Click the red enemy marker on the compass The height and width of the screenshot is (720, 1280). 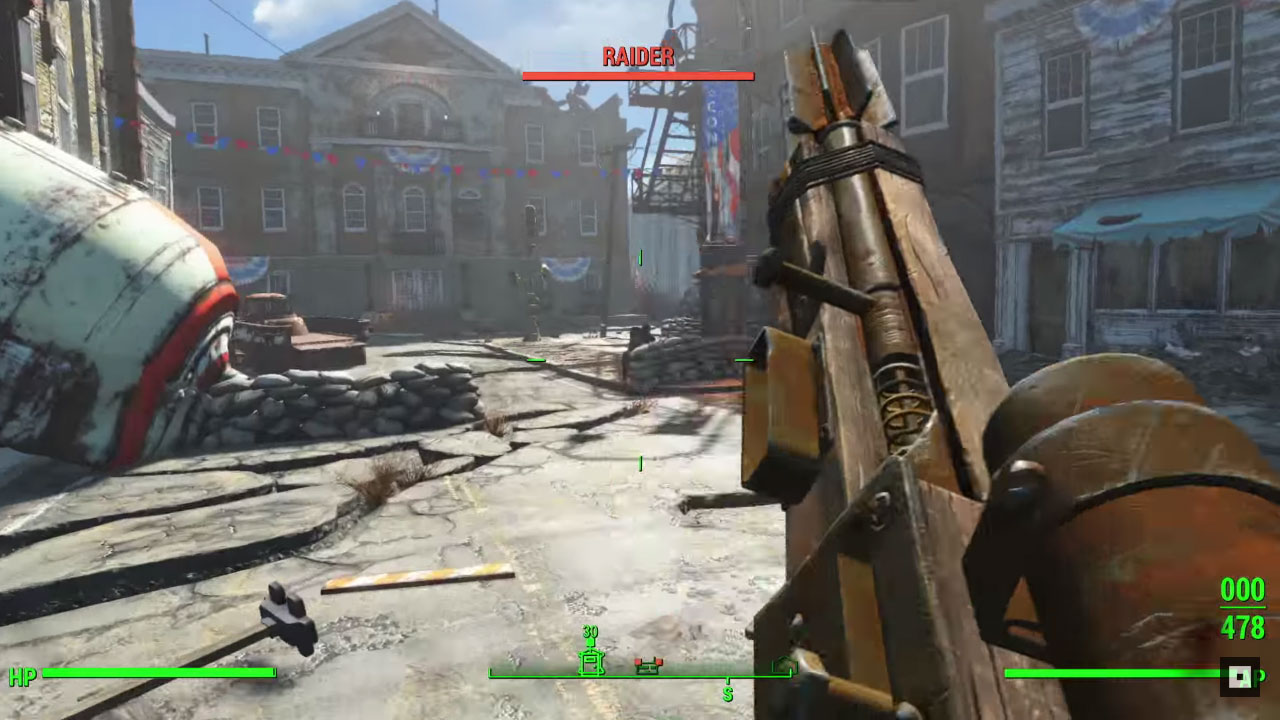coord(638,661)
